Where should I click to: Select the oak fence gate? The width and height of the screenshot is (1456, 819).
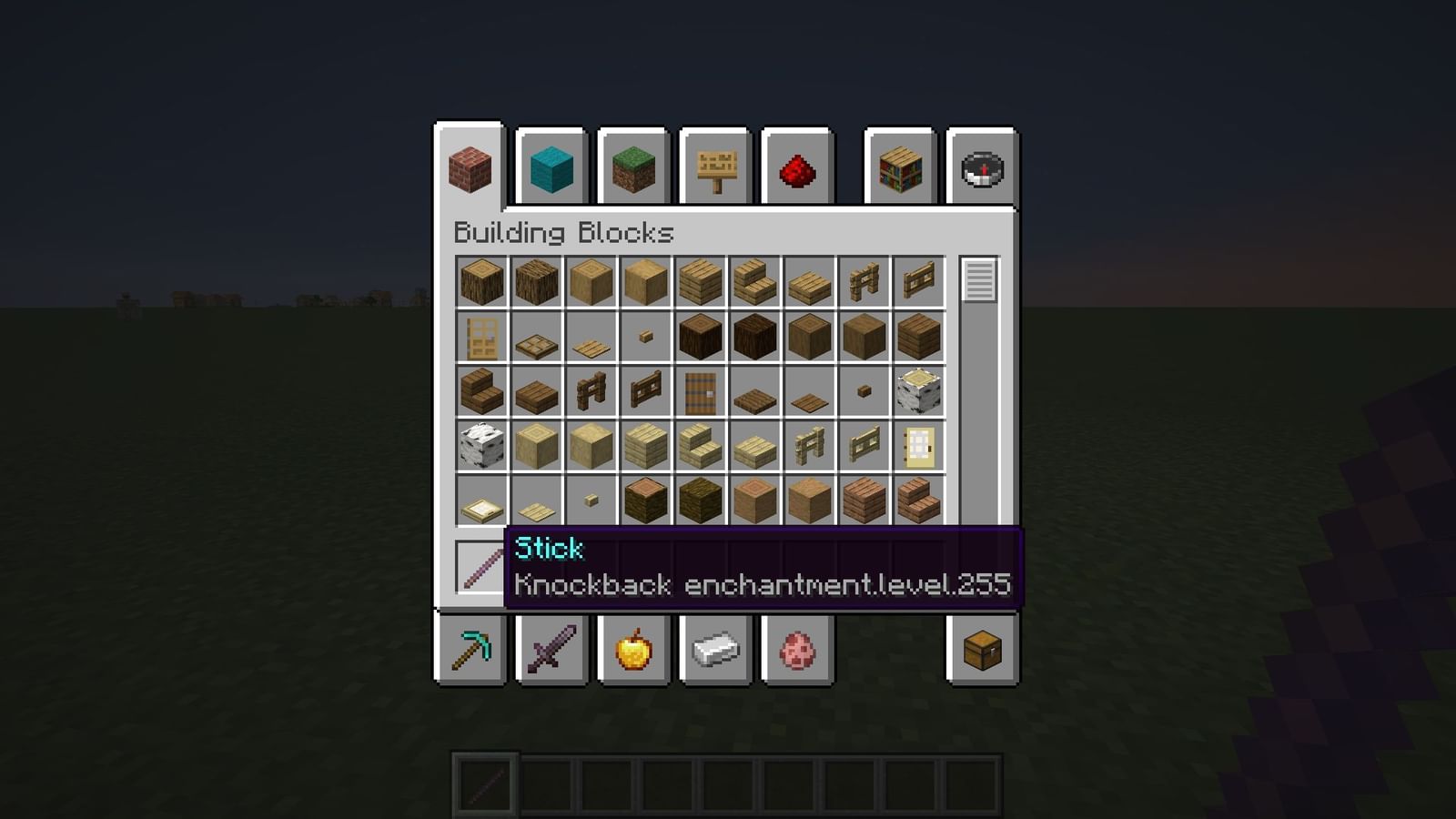919,282
